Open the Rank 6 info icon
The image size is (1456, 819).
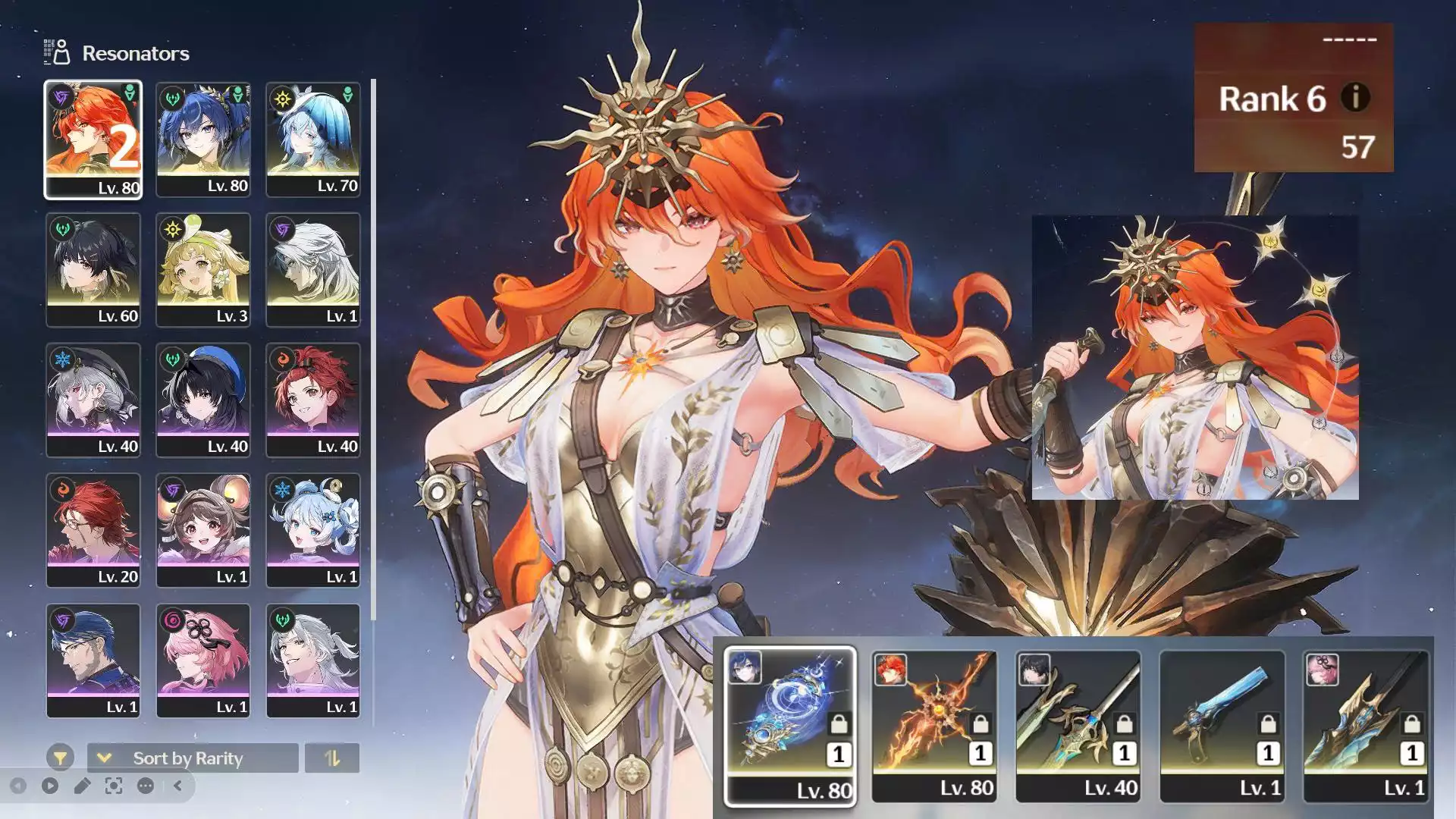pyautogui.click(x=1355, y=98)
